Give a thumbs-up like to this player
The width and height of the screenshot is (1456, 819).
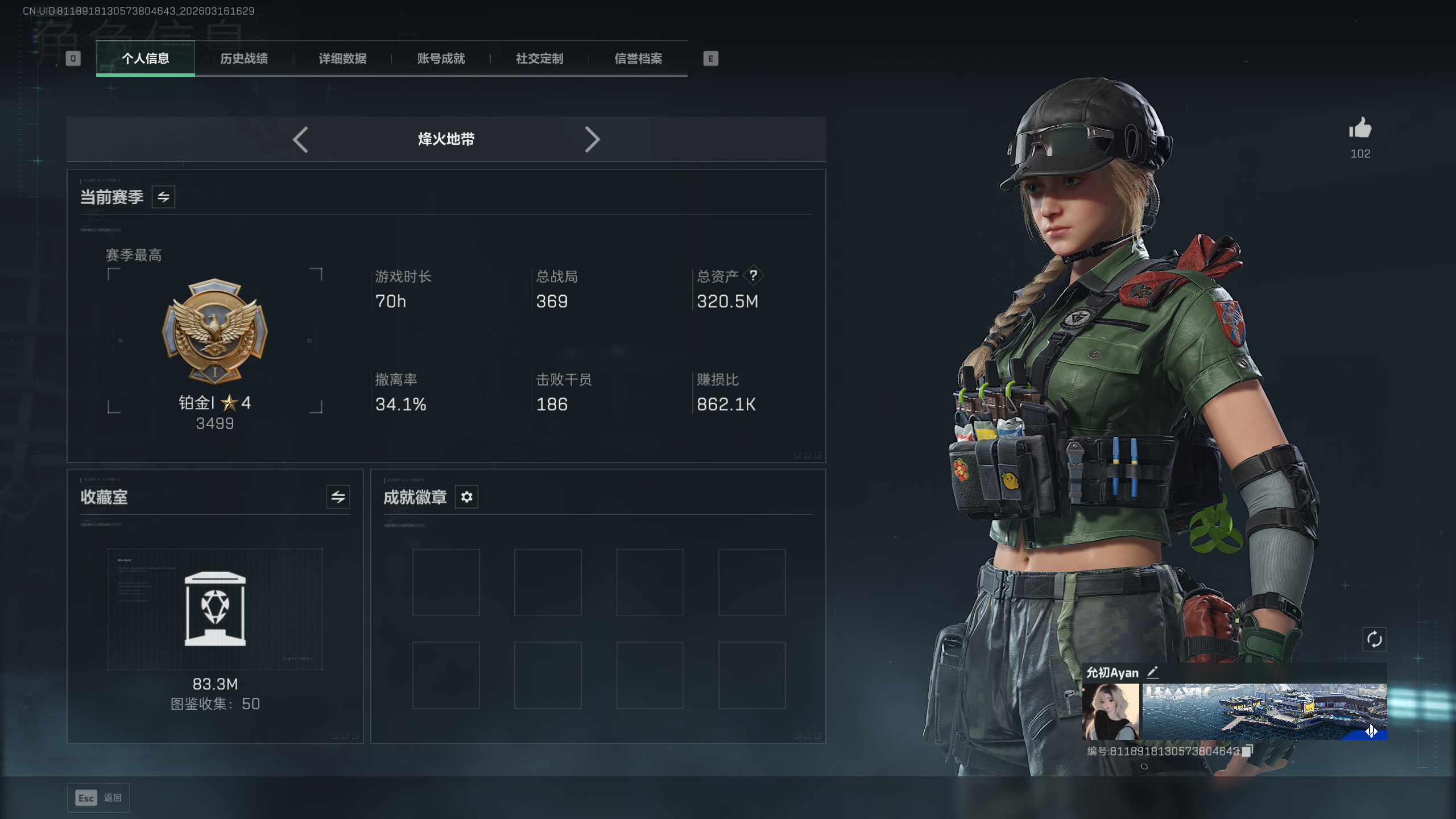[x=1360, y=129]
